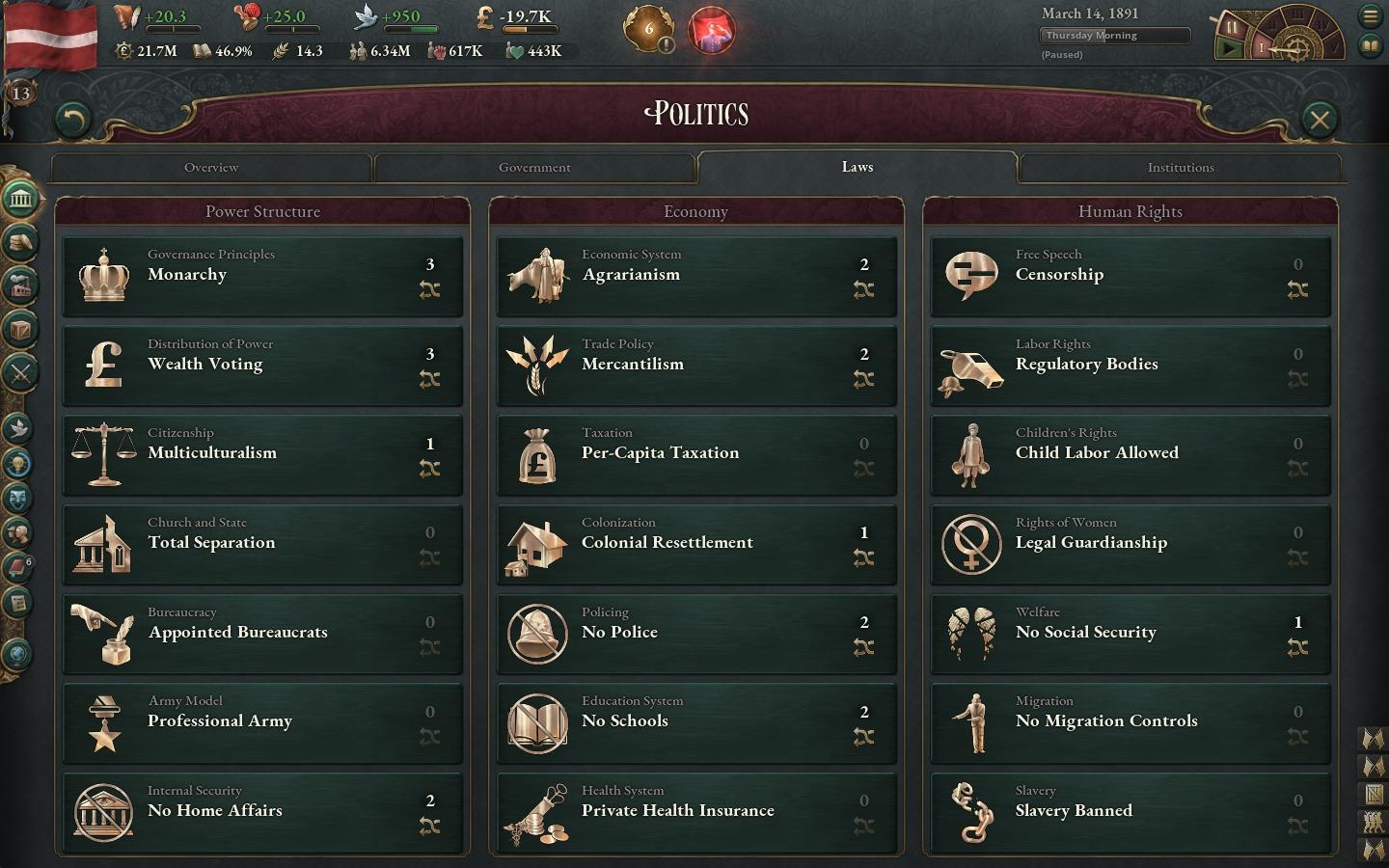Go back with the return arrow button

click(x=72, y=120)
